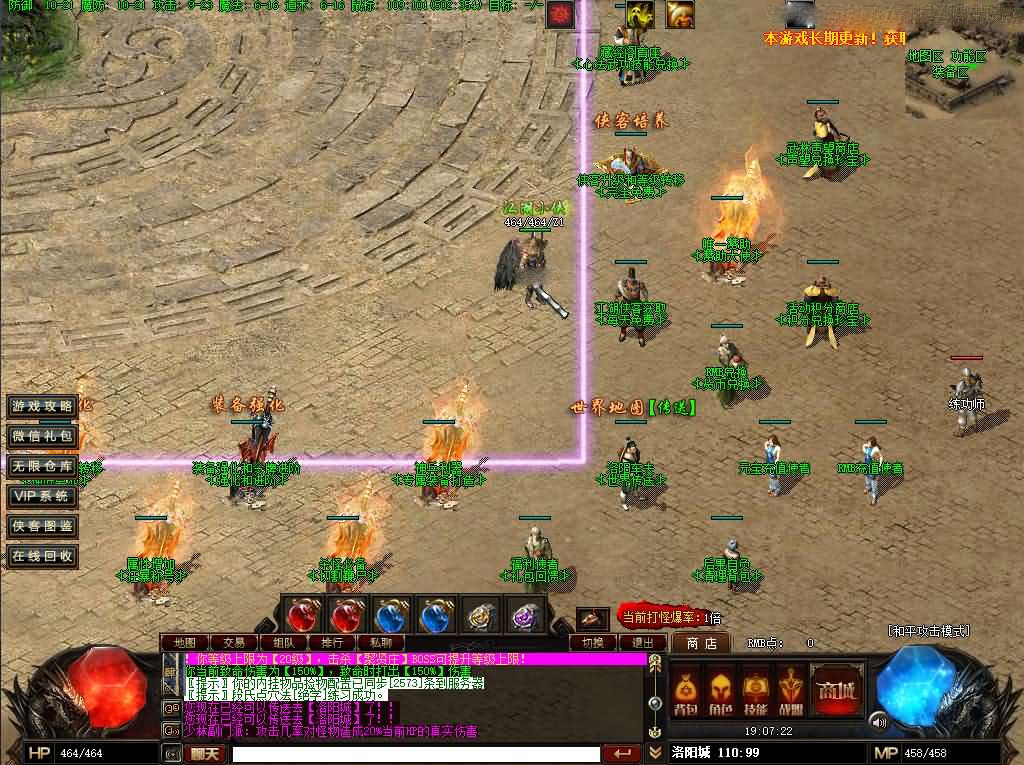
Task: Open the 背包 bag icon
Action: tap(685, 692)
